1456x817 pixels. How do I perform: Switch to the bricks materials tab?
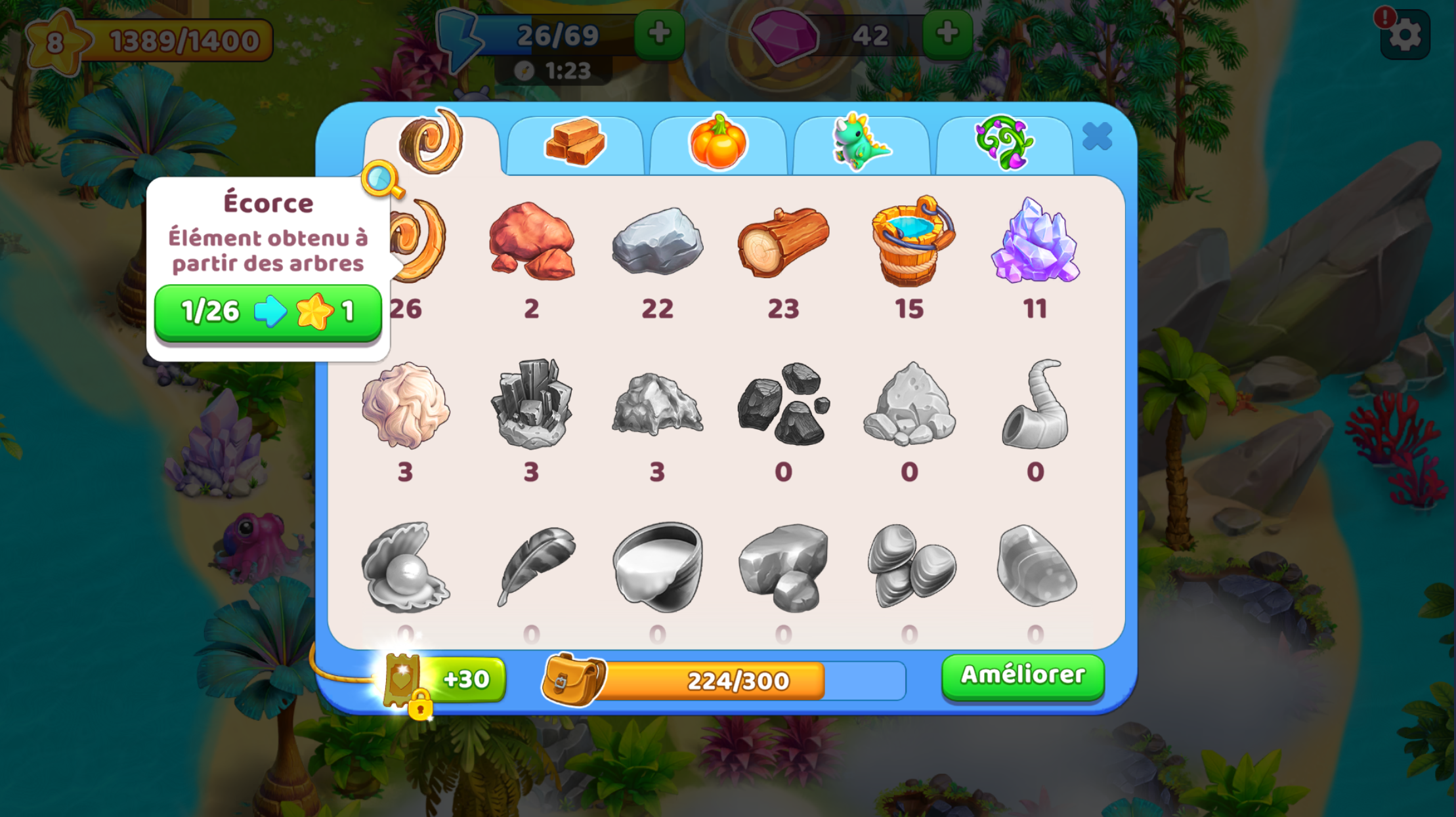pyautogui.click(x=575, y=143)
